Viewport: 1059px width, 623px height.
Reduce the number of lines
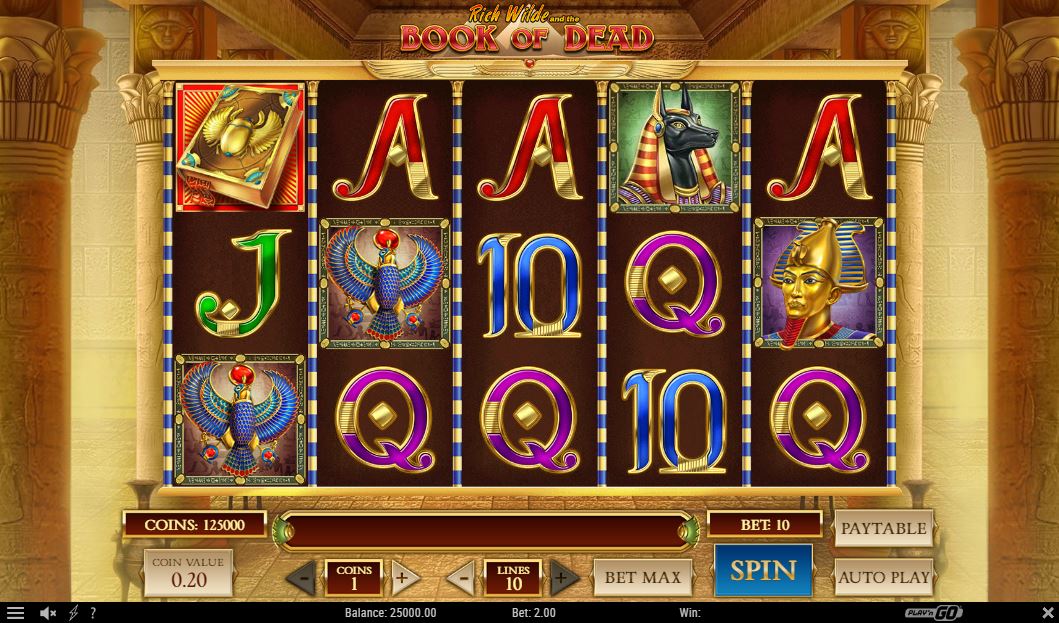pos(462,577)
